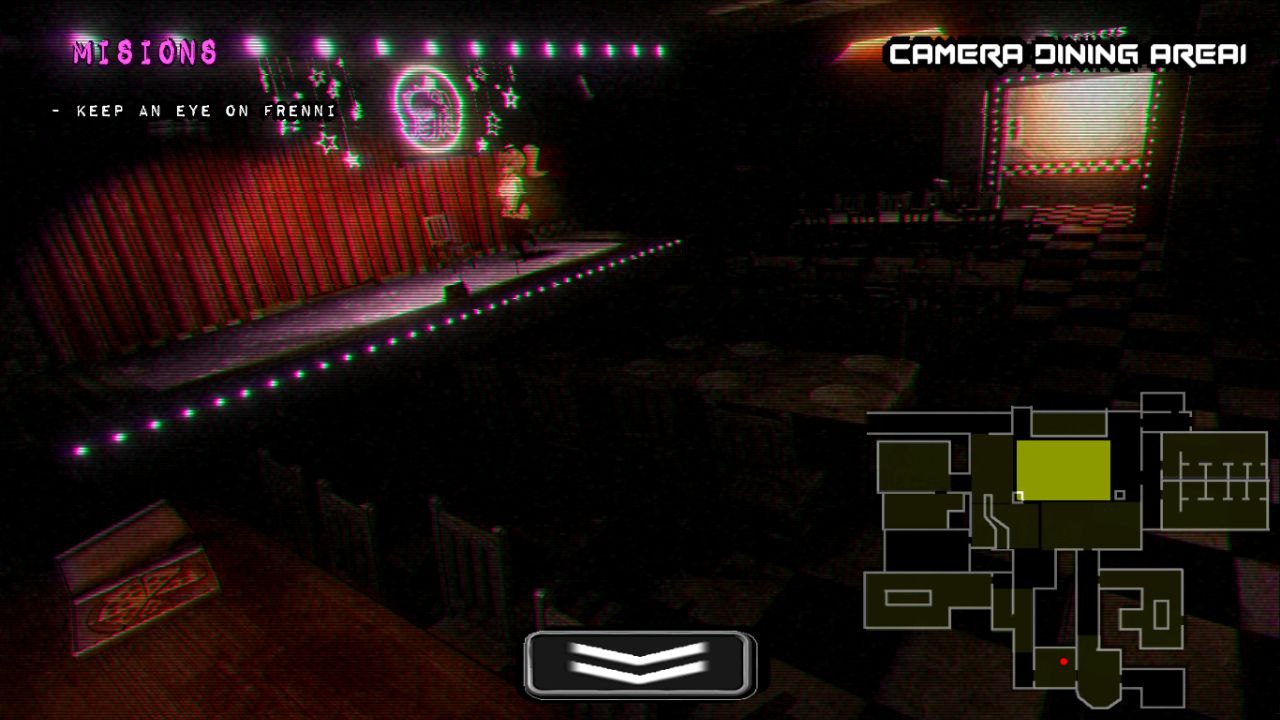Select the room with the inner counter rectangle

point(909,596)
